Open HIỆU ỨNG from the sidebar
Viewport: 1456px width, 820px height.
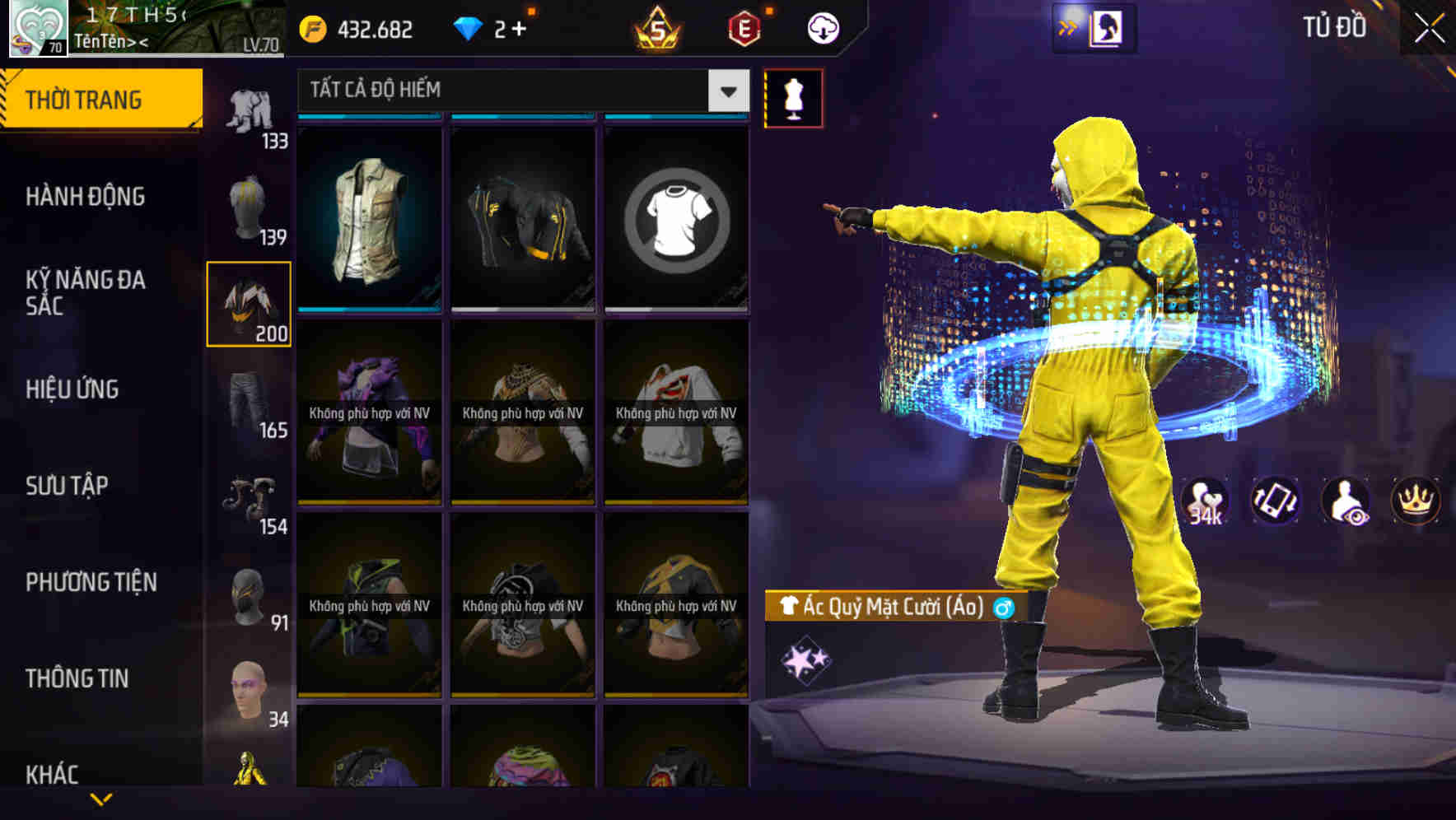[72, 389]
